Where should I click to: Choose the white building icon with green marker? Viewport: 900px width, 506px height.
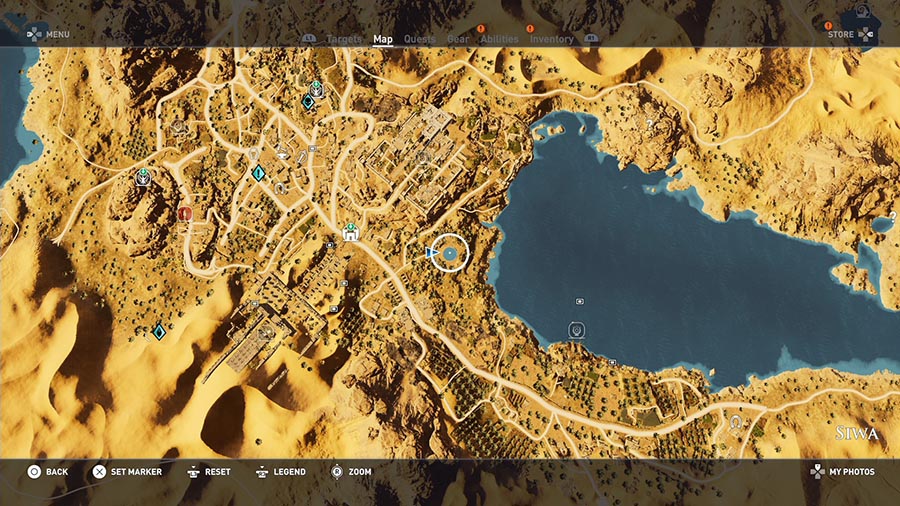pyautogui.click(x=351, y=233)
